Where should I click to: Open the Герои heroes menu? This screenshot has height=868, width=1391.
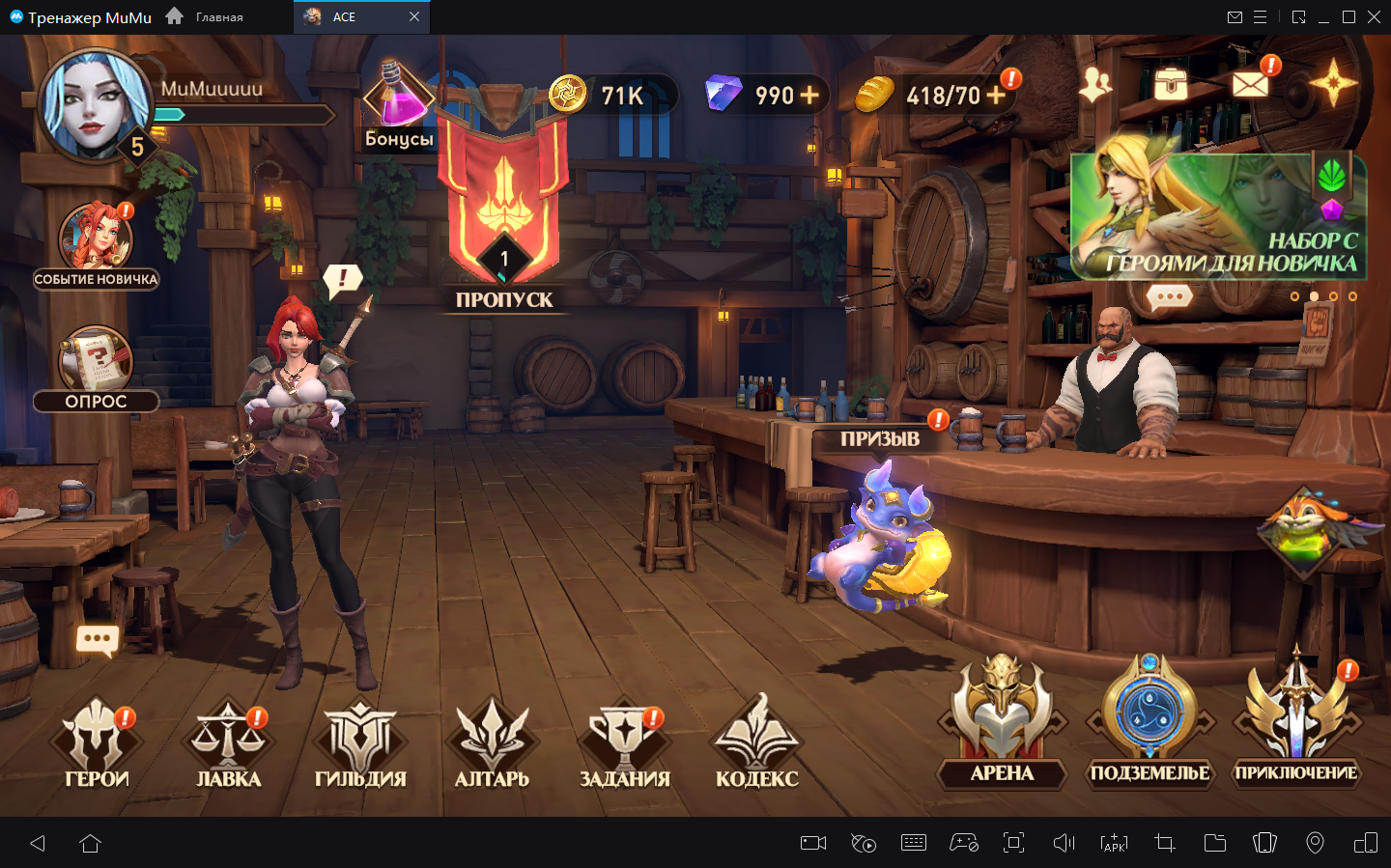(x=97, y=743)
